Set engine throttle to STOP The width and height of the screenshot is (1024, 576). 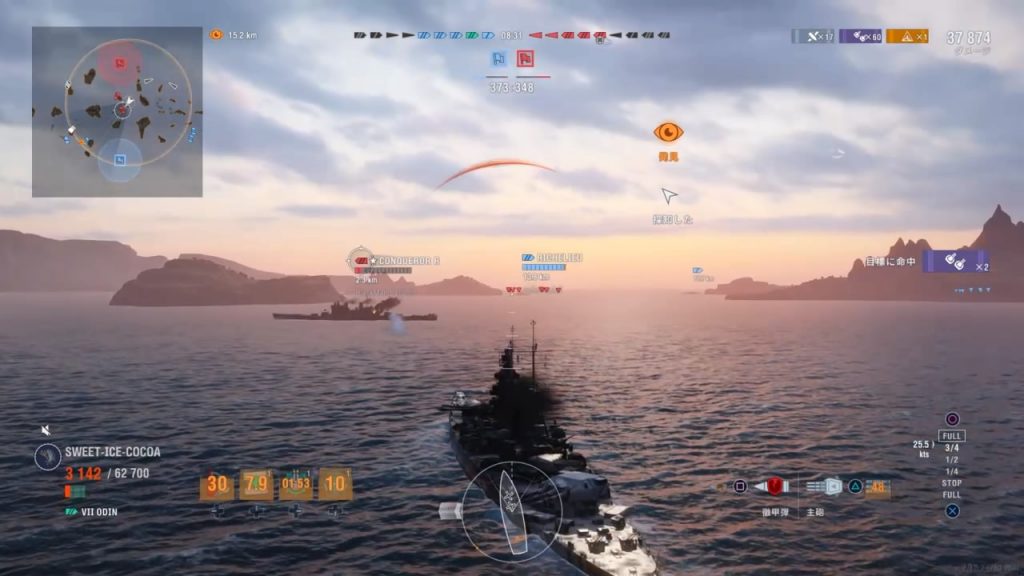[x=951, y=484]
